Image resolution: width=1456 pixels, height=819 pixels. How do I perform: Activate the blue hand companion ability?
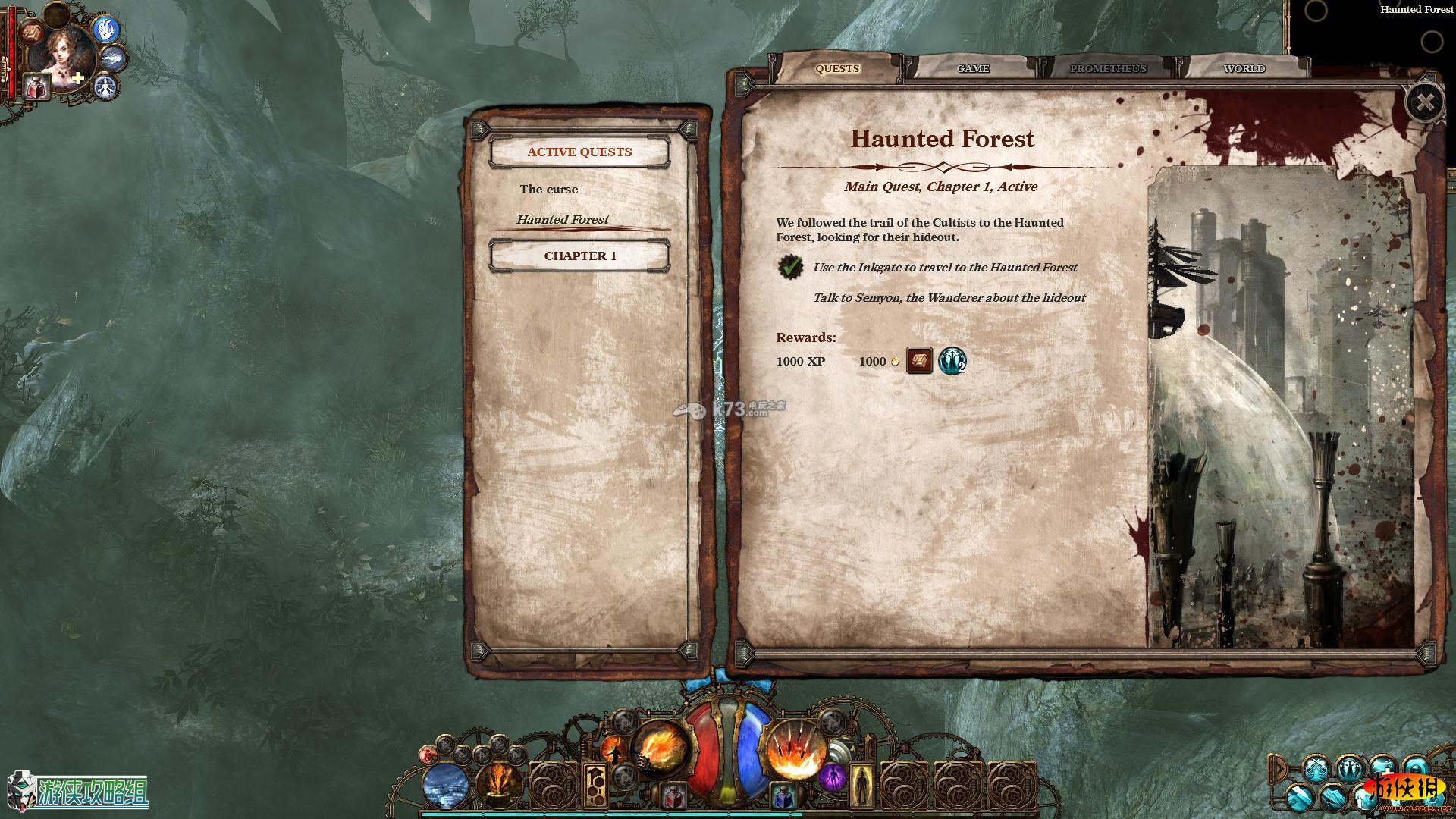click(x=106, y=29)
